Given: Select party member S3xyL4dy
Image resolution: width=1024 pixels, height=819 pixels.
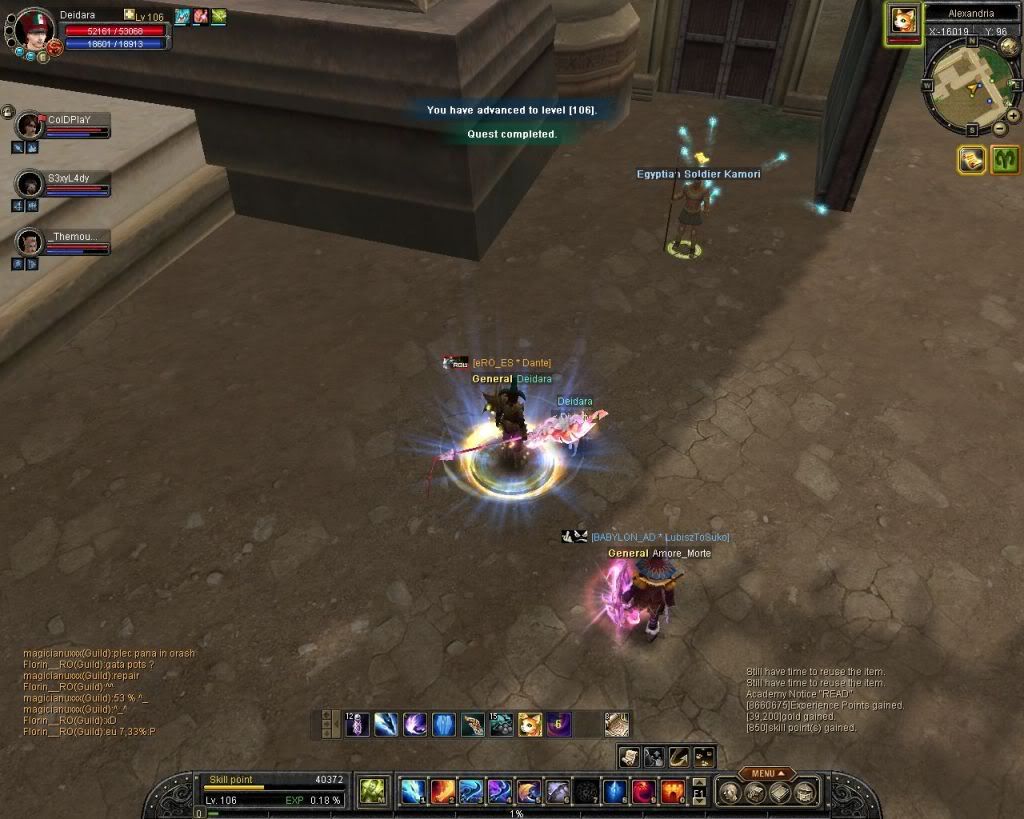Looking at the screenshot, I should (x=31, y=184).
